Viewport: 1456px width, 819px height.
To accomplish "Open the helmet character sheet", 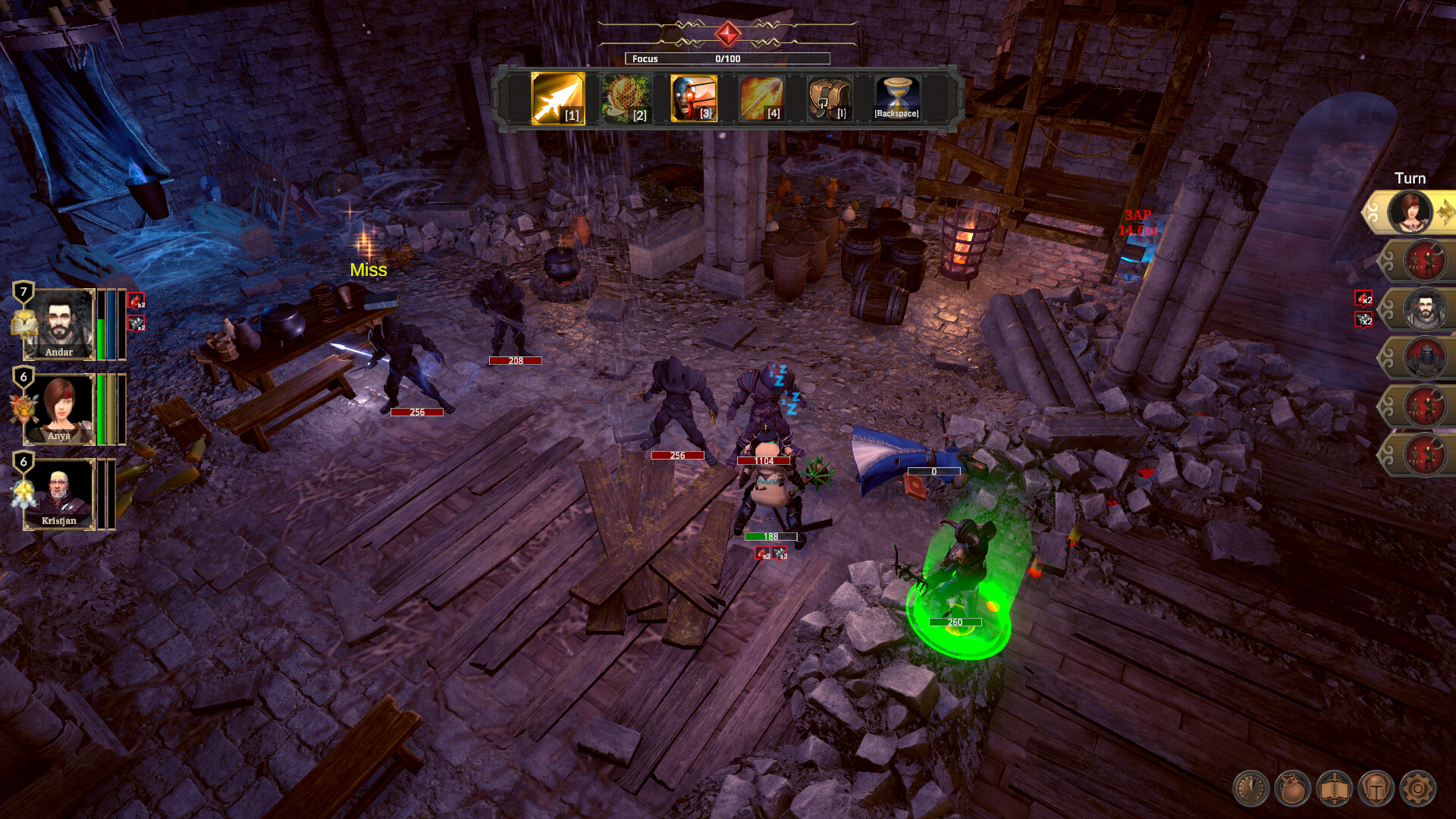I will pyautogui.click(x=1376, y=789).
